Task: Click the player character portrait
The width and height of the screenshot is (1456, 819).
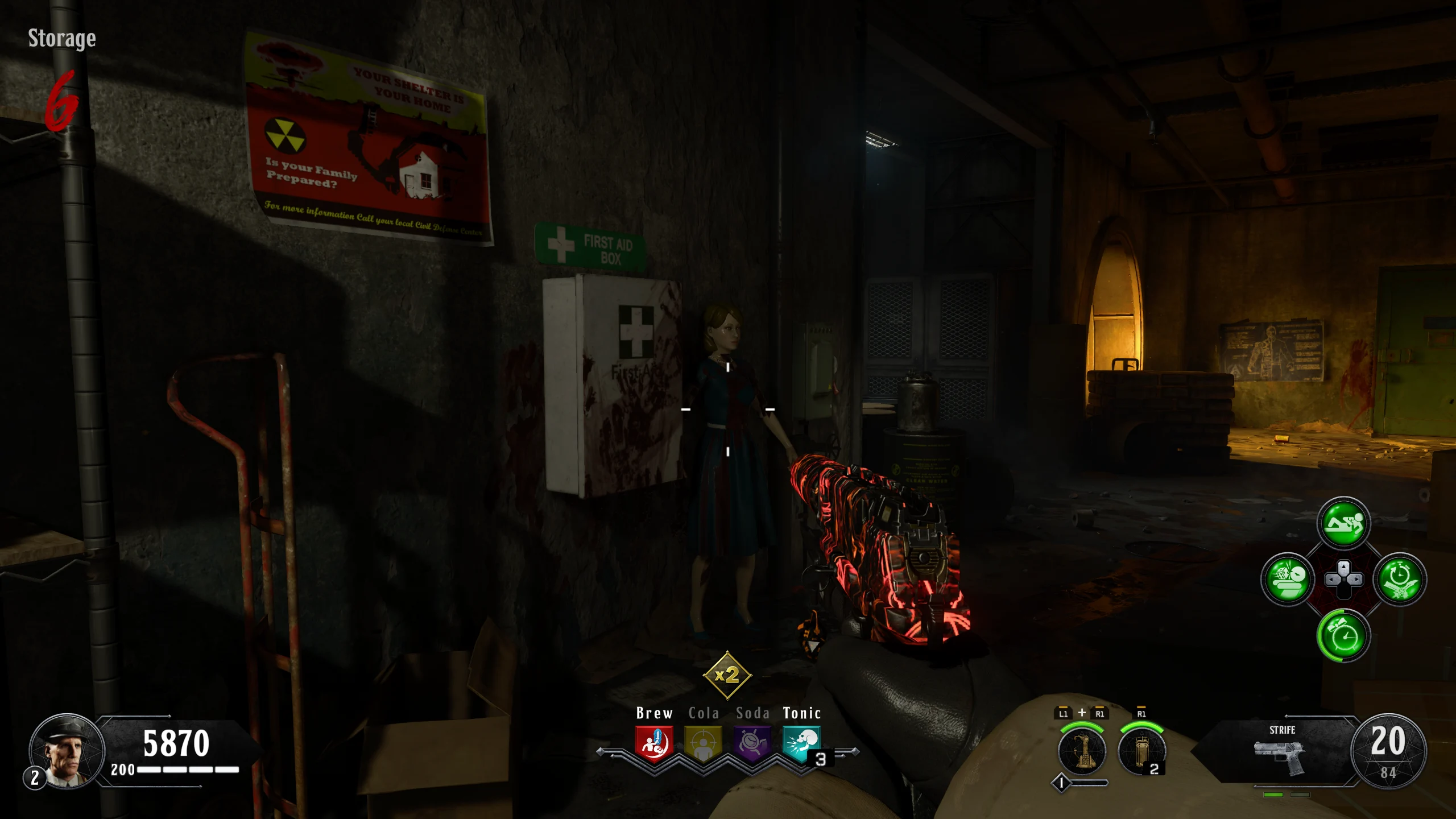Action: pos(67,752)
